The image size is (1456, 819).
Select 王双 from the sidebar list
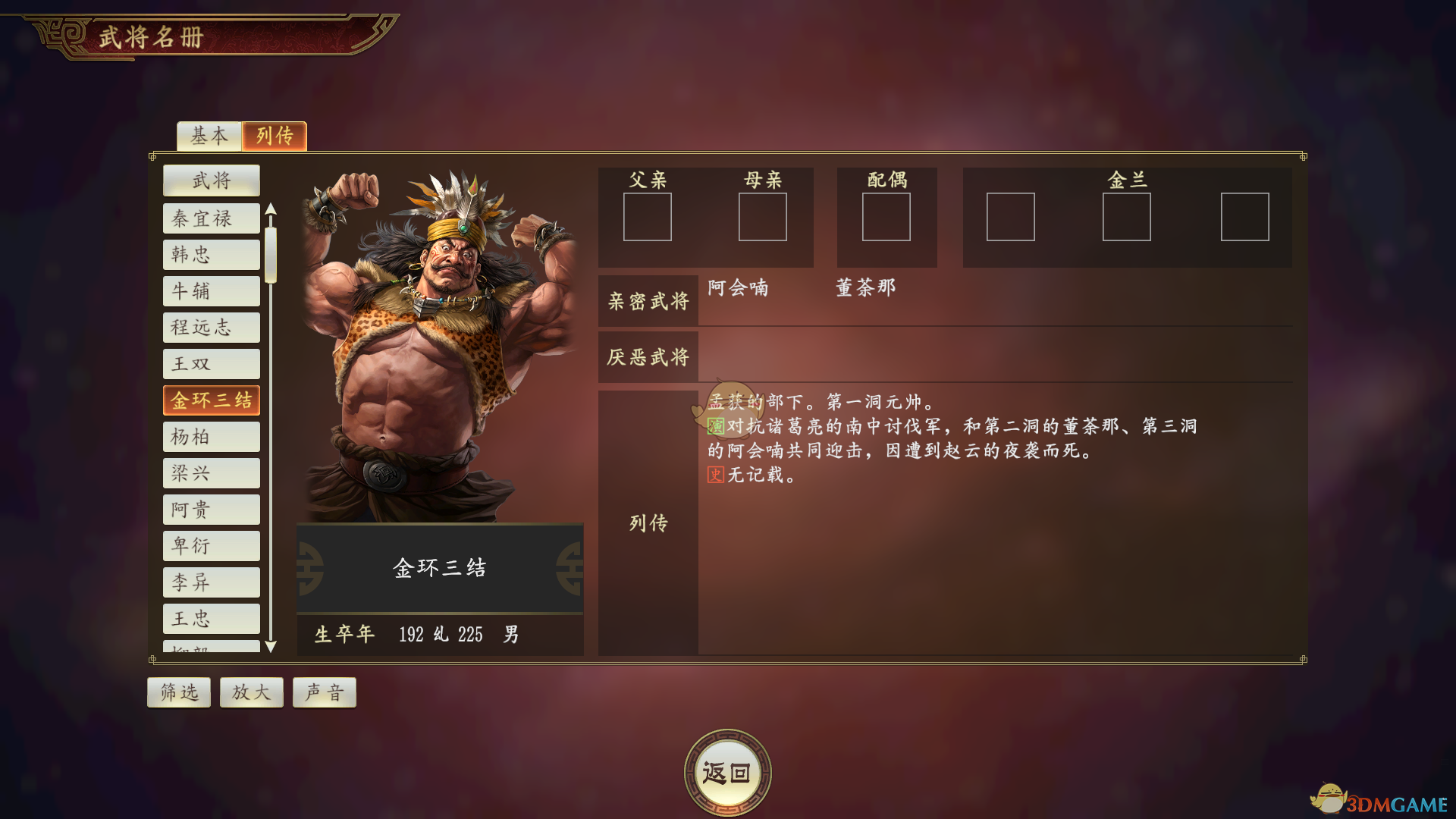pos(212,364)
